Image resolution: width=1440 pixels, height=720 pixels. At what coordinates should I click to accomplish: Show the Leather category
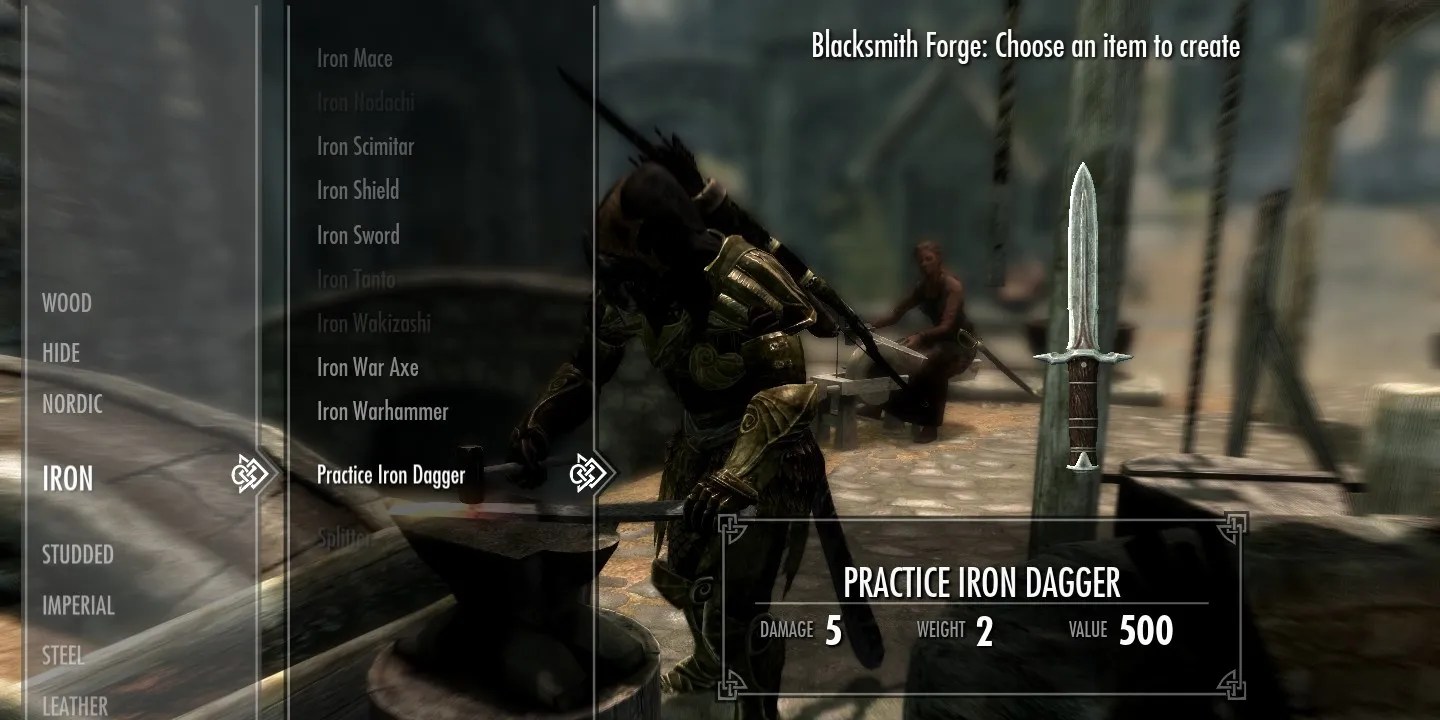click(x=75, y=705)
